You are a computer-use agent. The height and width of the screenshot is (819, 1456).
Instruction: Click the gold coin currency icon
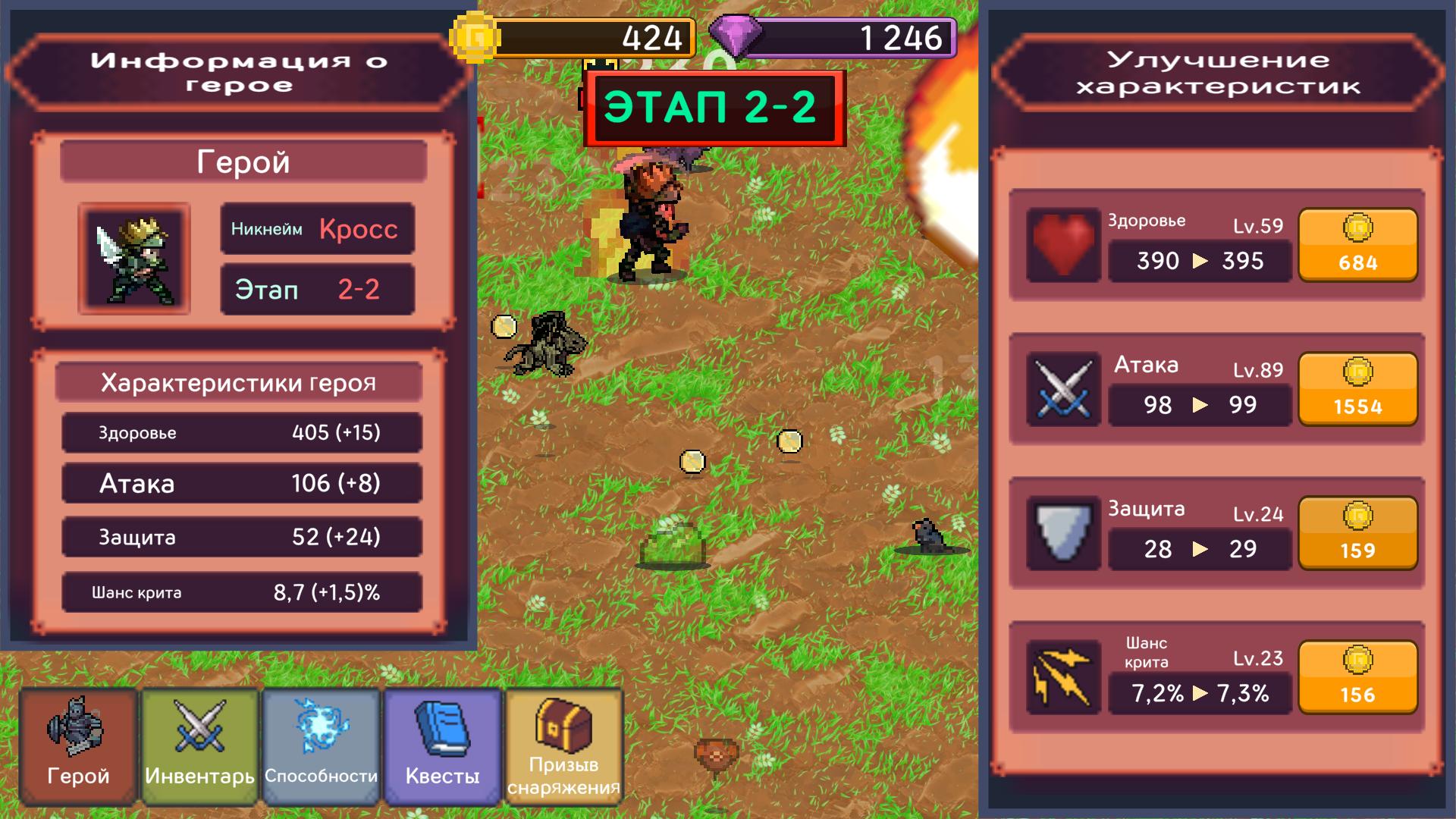tap(475, 36)
